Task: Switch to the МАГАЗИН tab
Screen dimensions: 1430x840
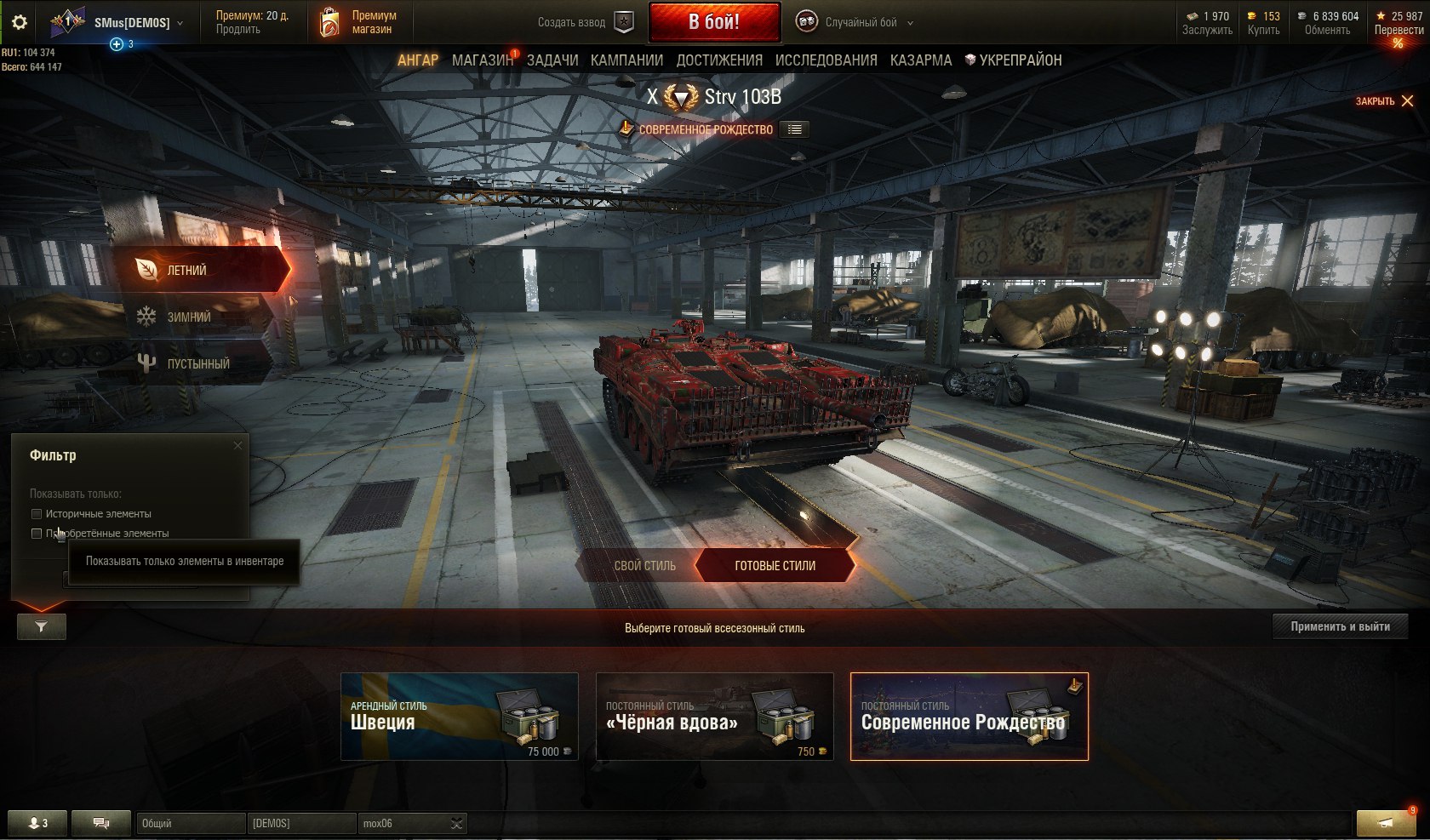Action: pyautogui.click(x=483, y=60)
